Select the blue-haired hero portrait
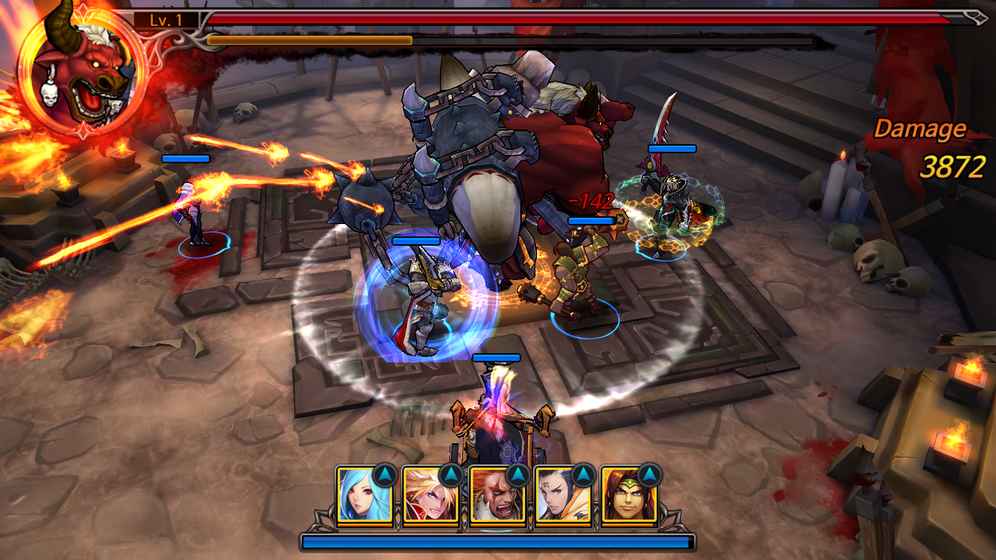The height and width of the screenshot is (560, 996). click(365, 495)
